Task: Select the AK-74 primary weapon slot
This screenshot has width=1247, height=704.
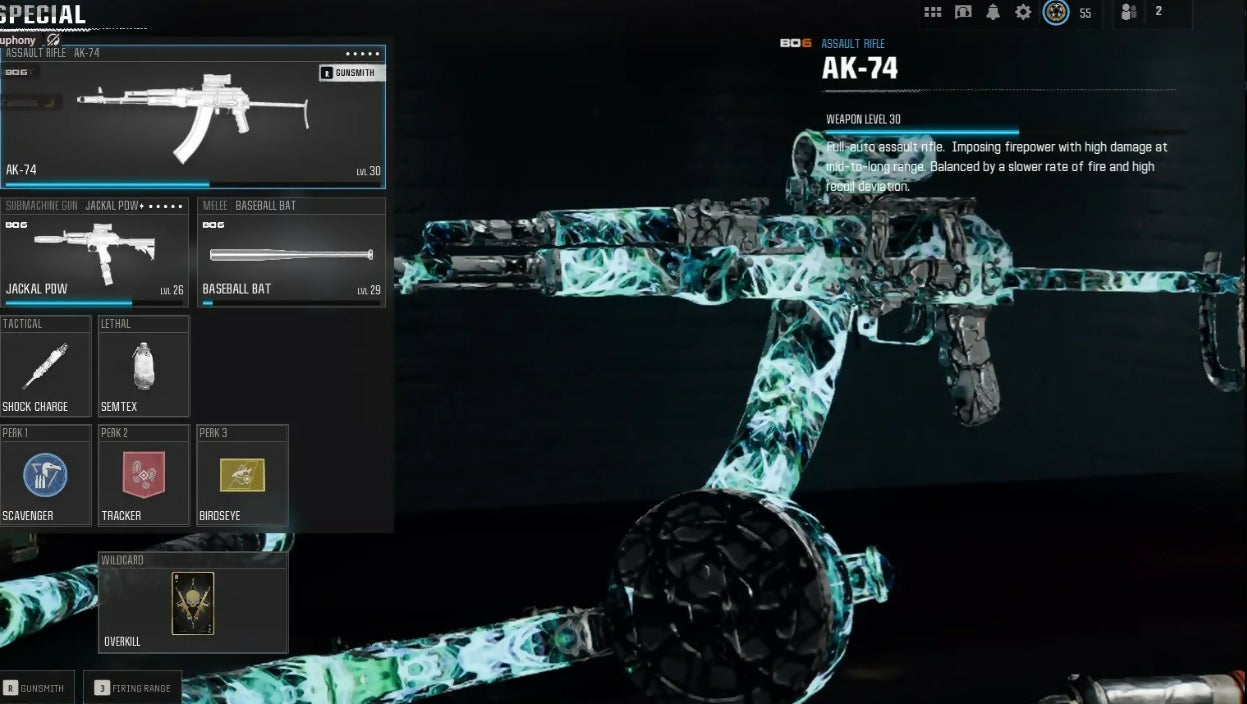Action: point(193,115)
